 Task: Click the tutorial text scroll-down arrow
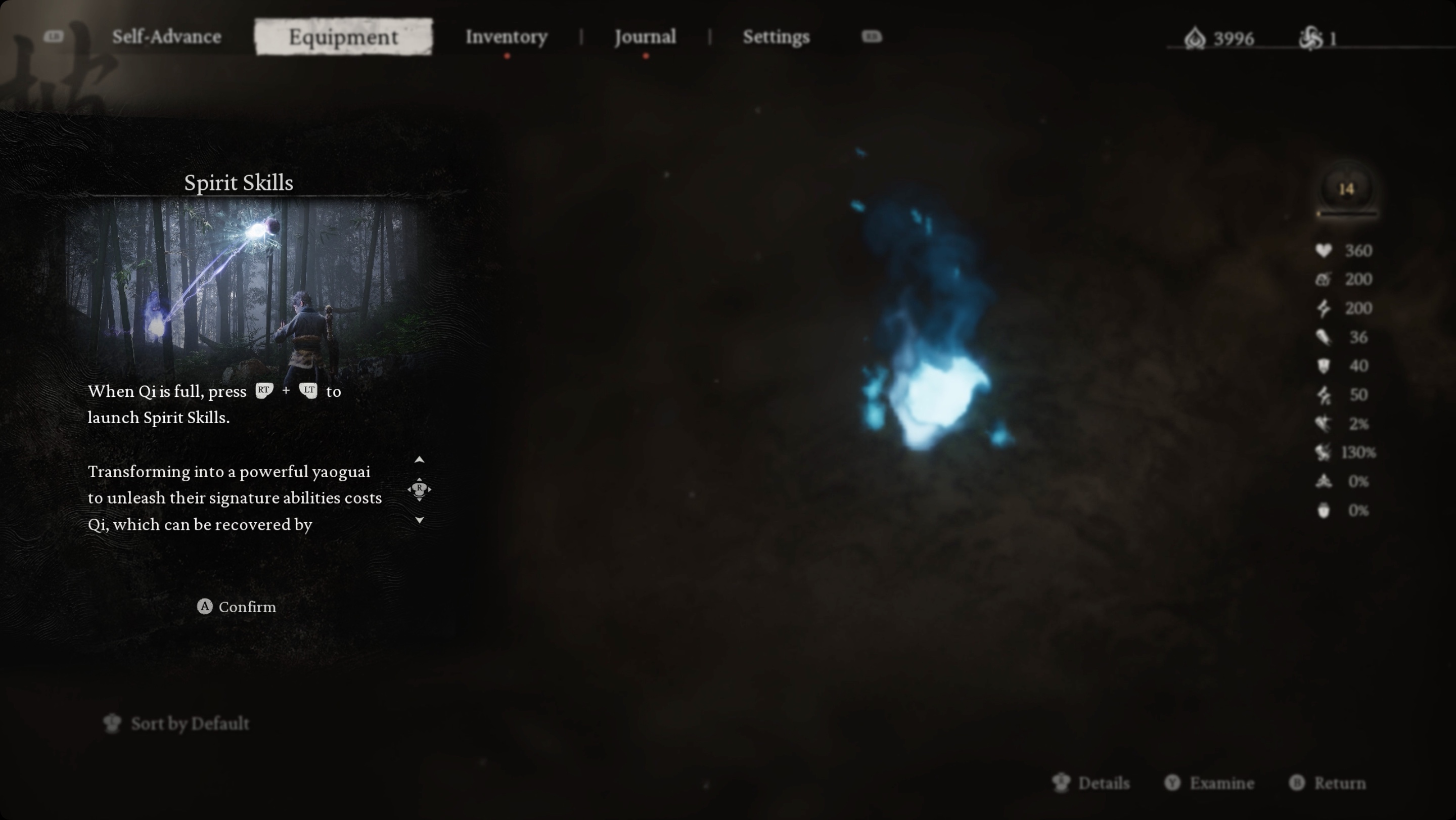420,520
